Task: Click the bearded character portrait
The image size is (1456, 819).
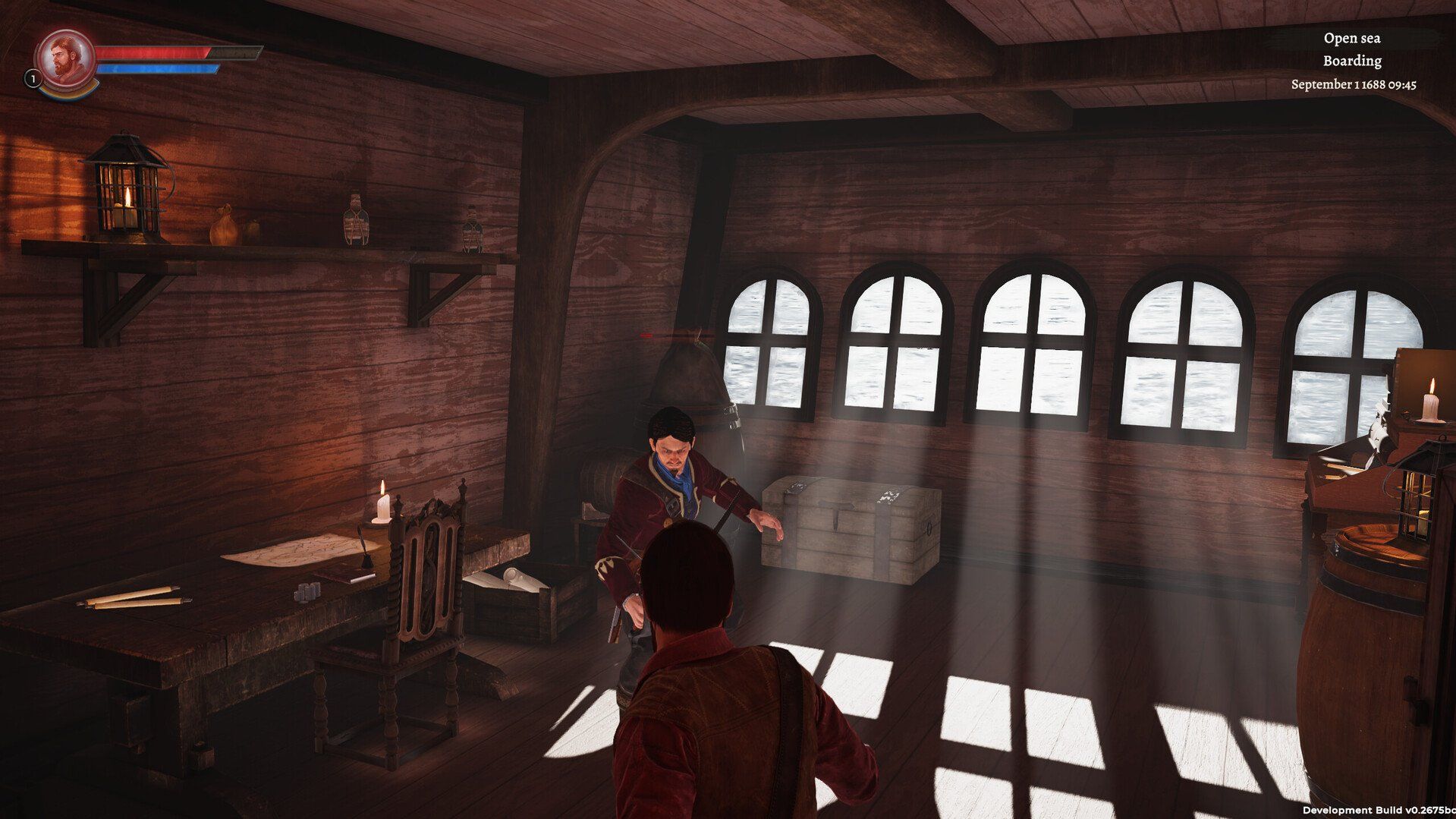Action: pos(65,58)
